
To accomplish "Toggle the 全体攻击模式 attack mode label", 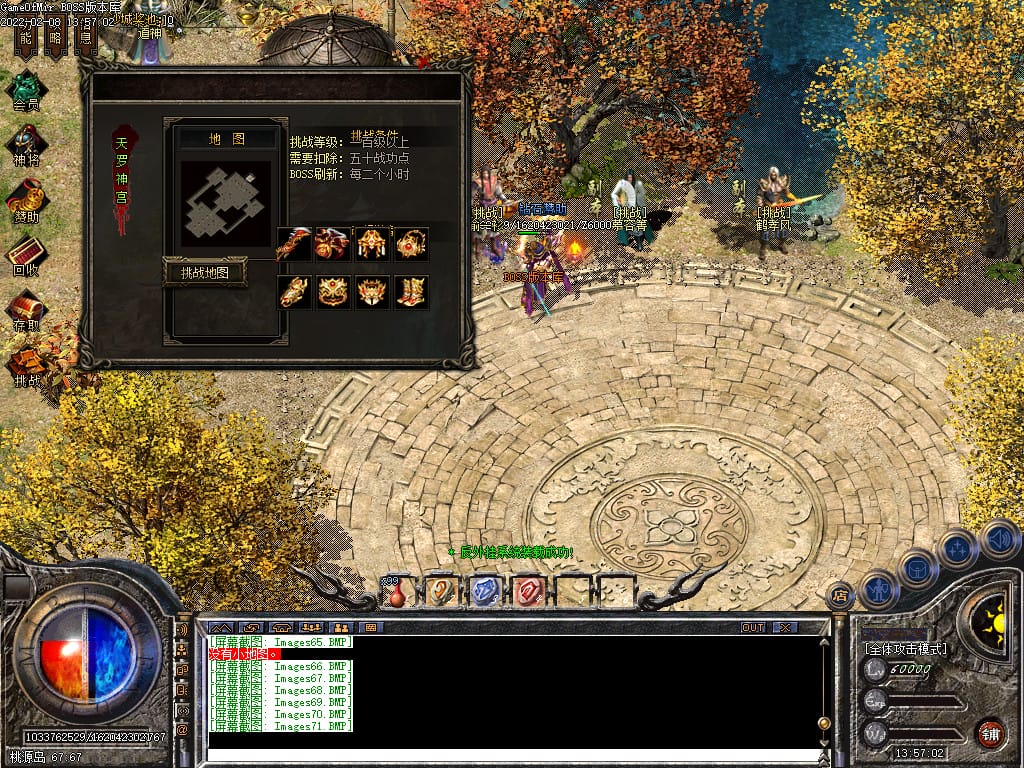I will [x=906, y=649].
